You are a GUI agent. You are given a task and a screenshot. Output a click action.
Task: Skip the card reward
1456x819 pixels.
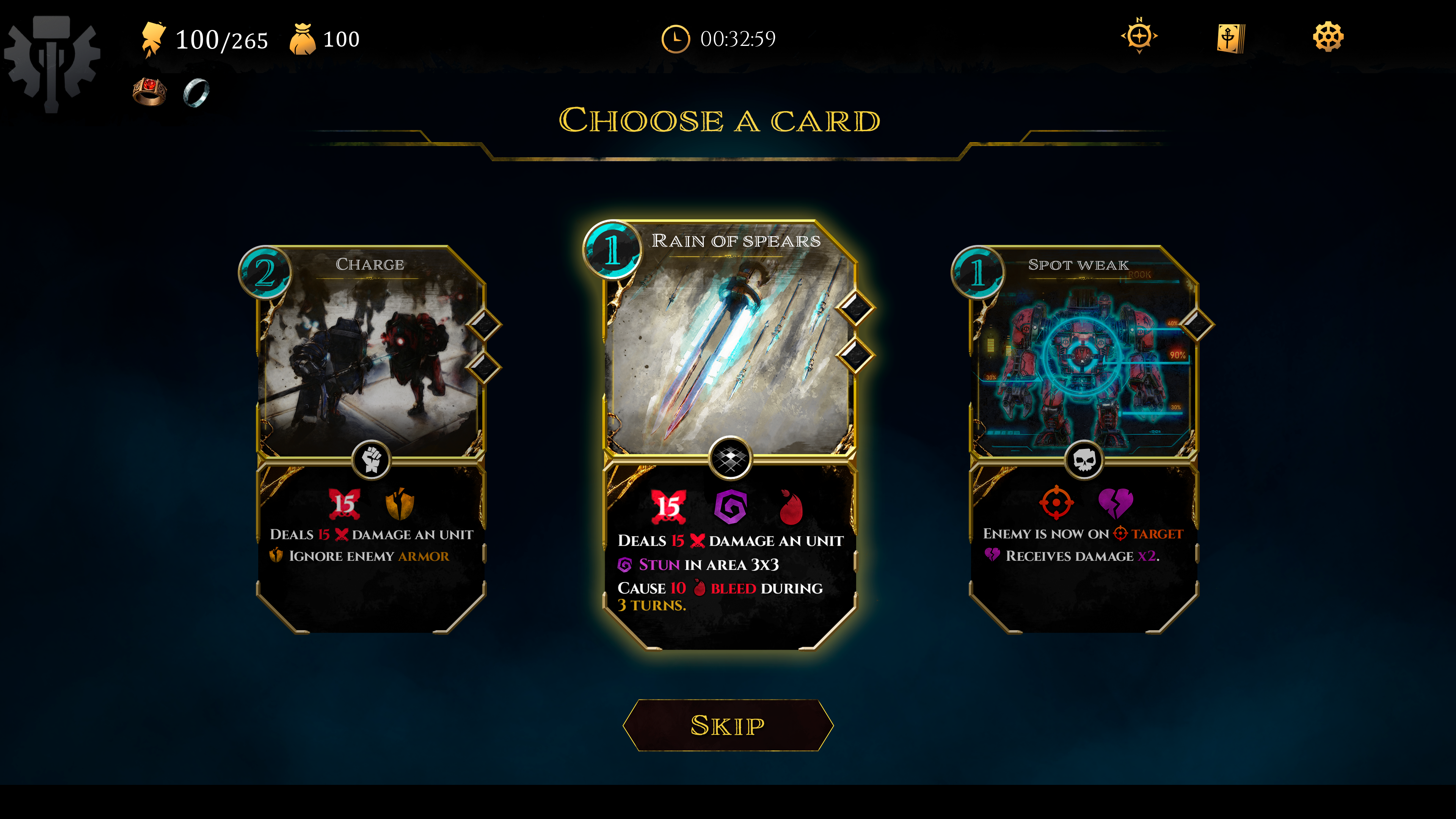coord(728,725)
